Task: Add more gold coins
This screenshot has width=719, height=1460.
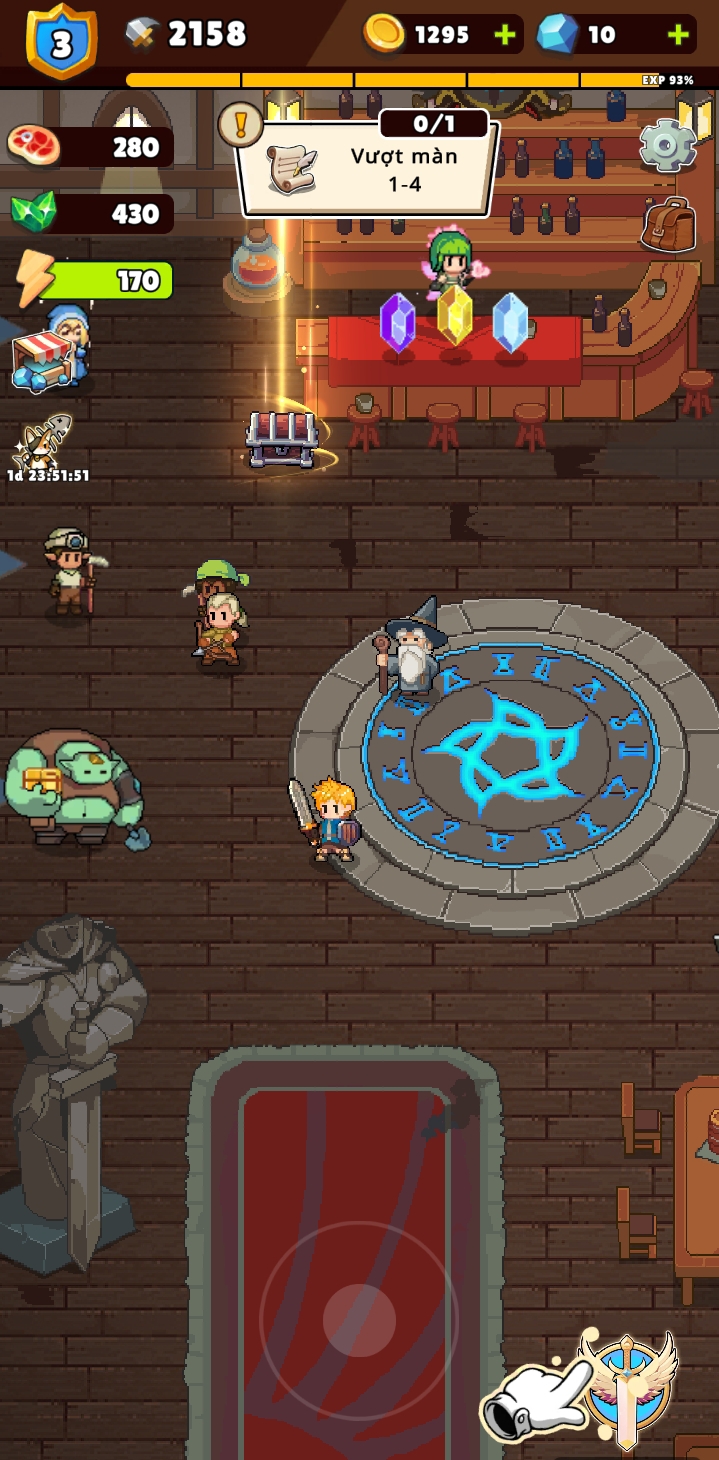Action: [x=506, y=36]
